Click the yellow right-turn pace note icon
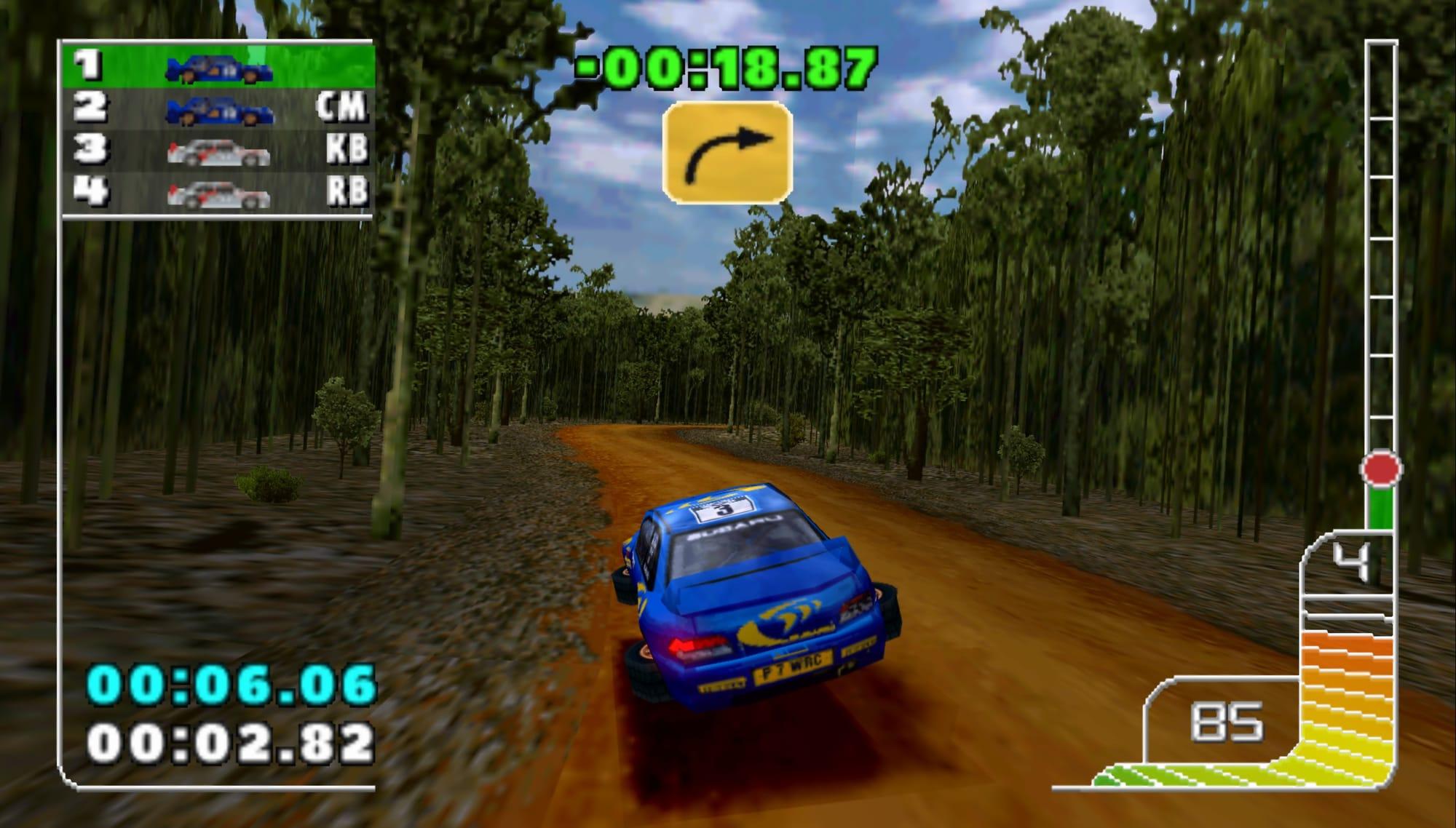 (x=727, y=151)
